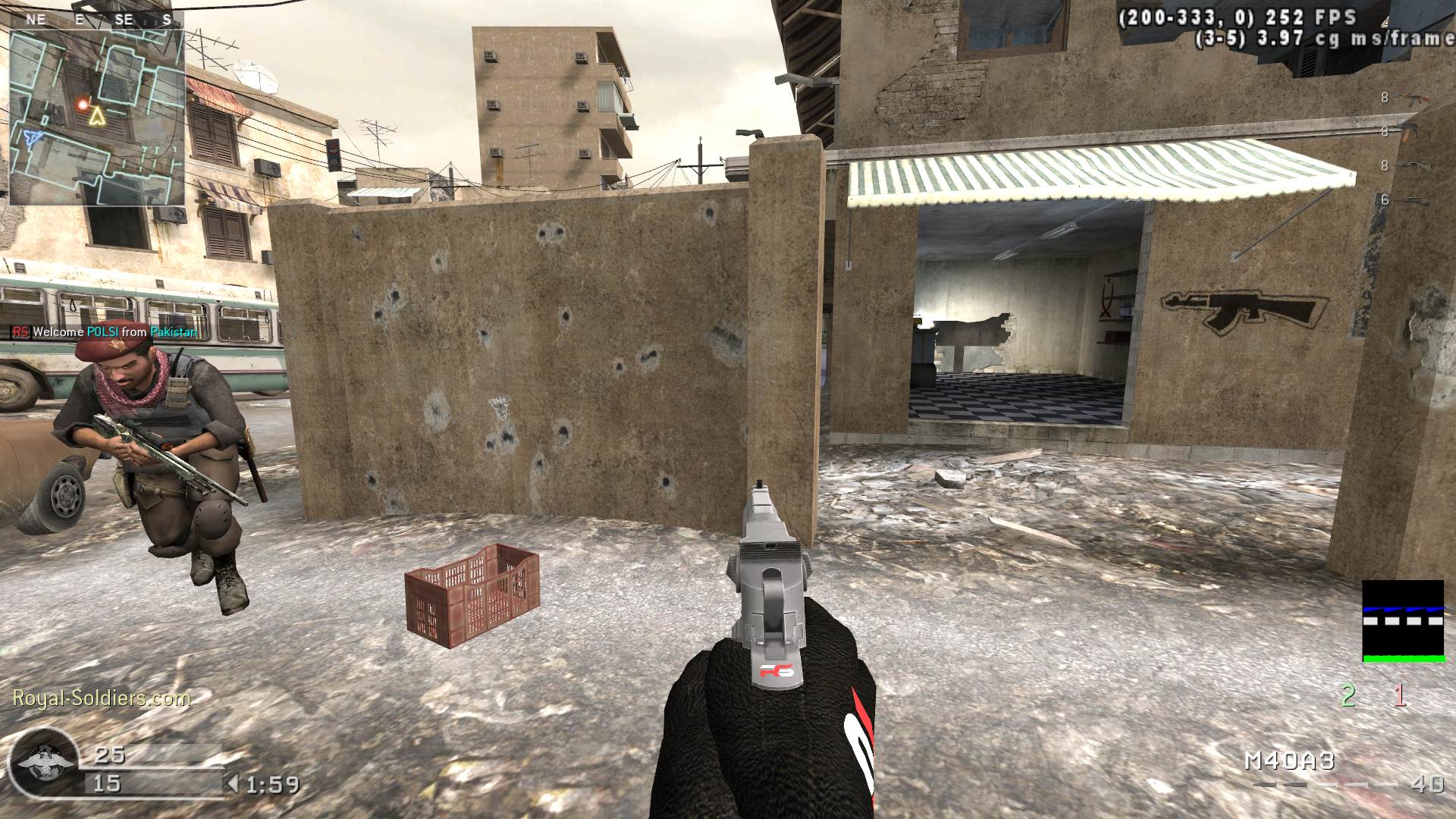Viewport: 1456px width, 819px height.
Task: Click the blue teammate marker on the minimap
Action: 32,136
